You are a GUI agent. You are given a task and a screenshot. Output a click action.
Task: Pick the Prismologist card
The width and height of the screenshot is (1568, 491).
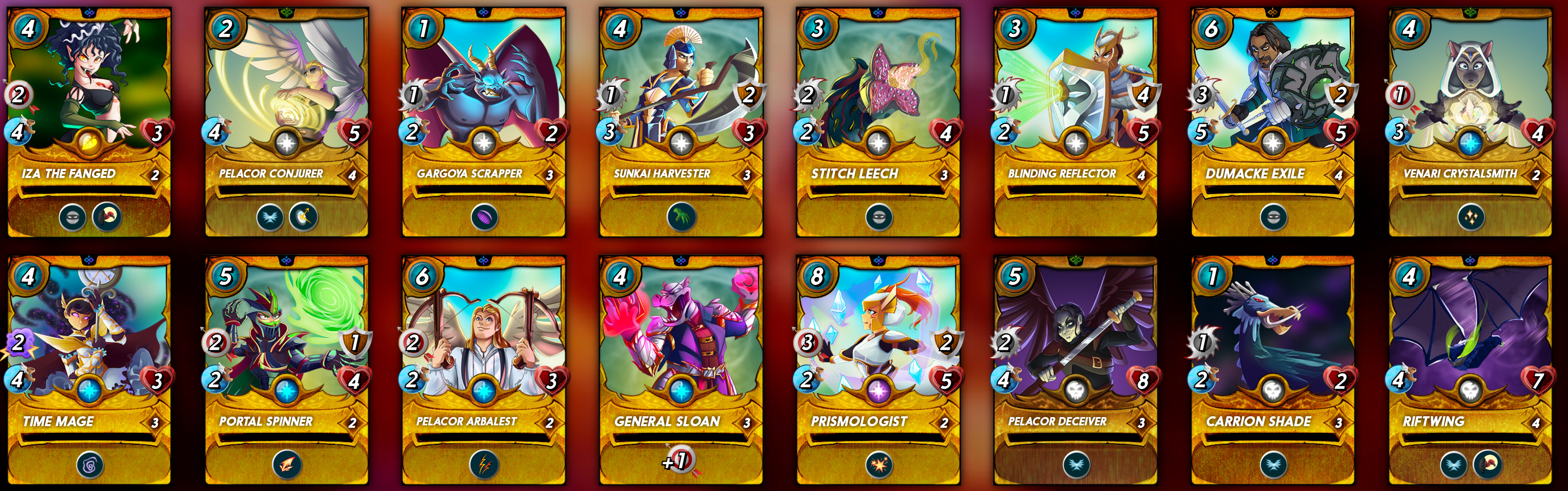point(878,370)
